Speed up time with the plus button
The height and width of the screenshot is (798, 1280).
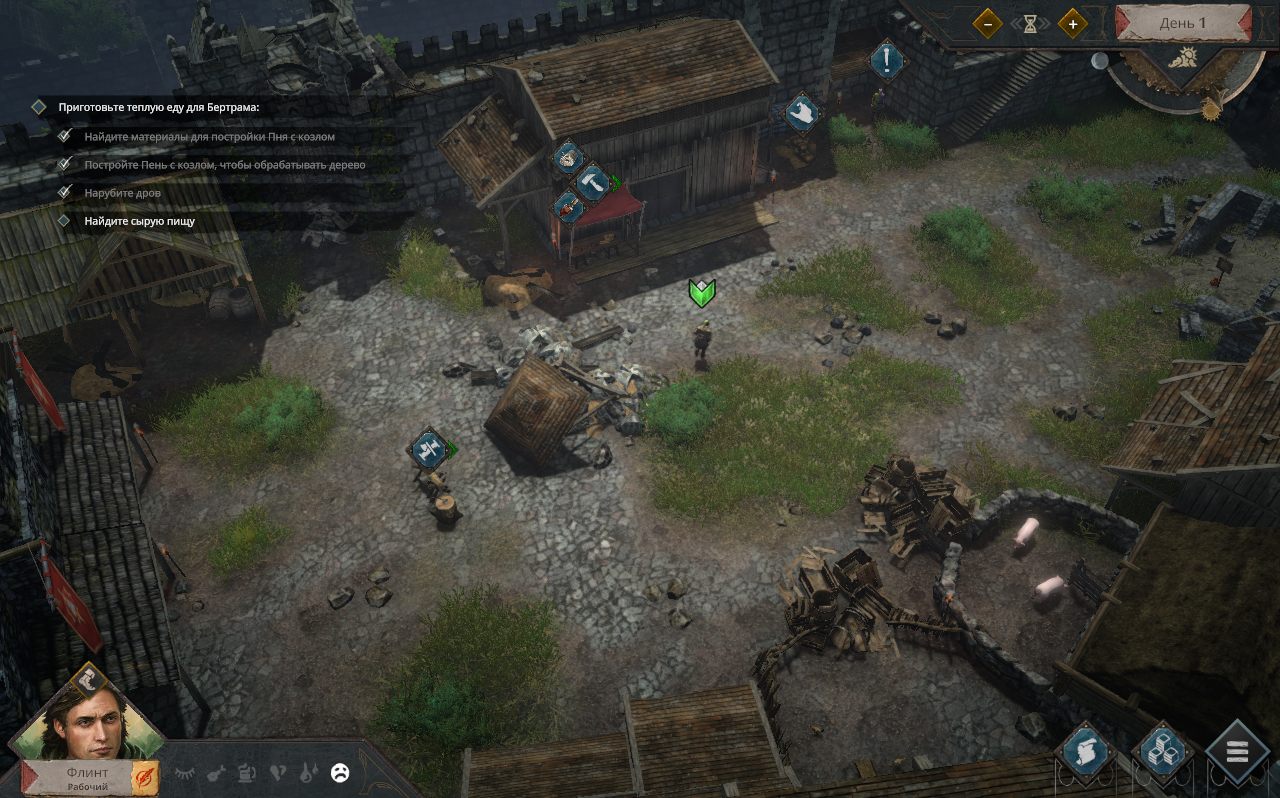pyautogui.click(x=1073, y=23)
